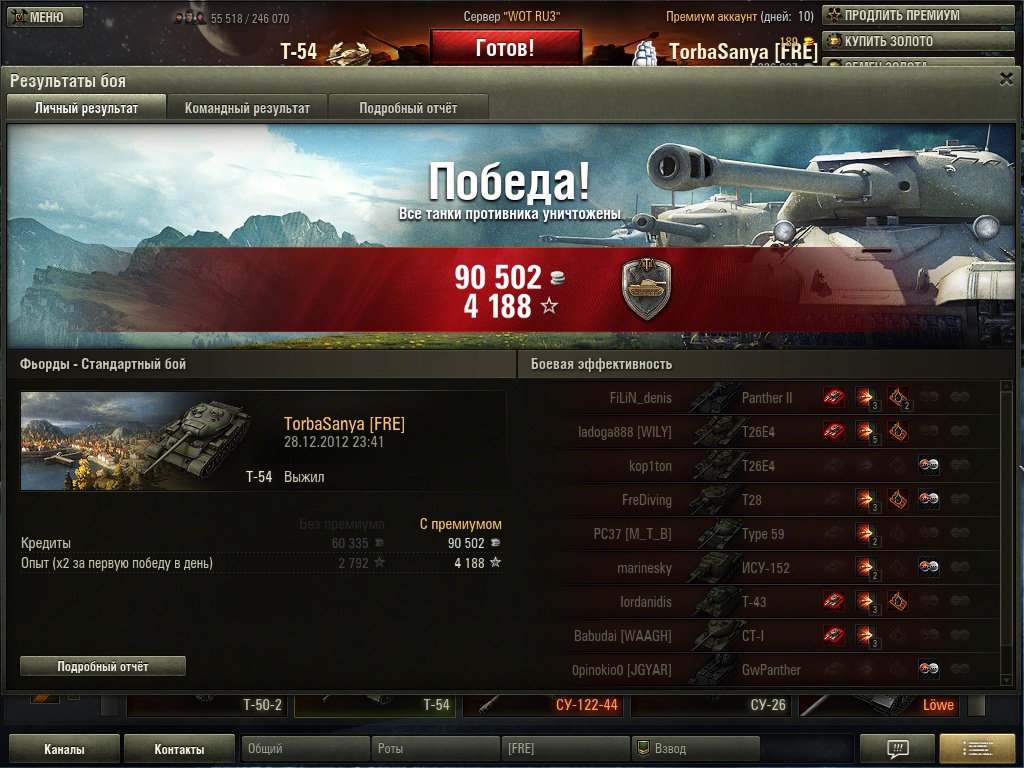Open the Каналы chat channels
This screenshot has height=768, width=1024.
point(64,749)
